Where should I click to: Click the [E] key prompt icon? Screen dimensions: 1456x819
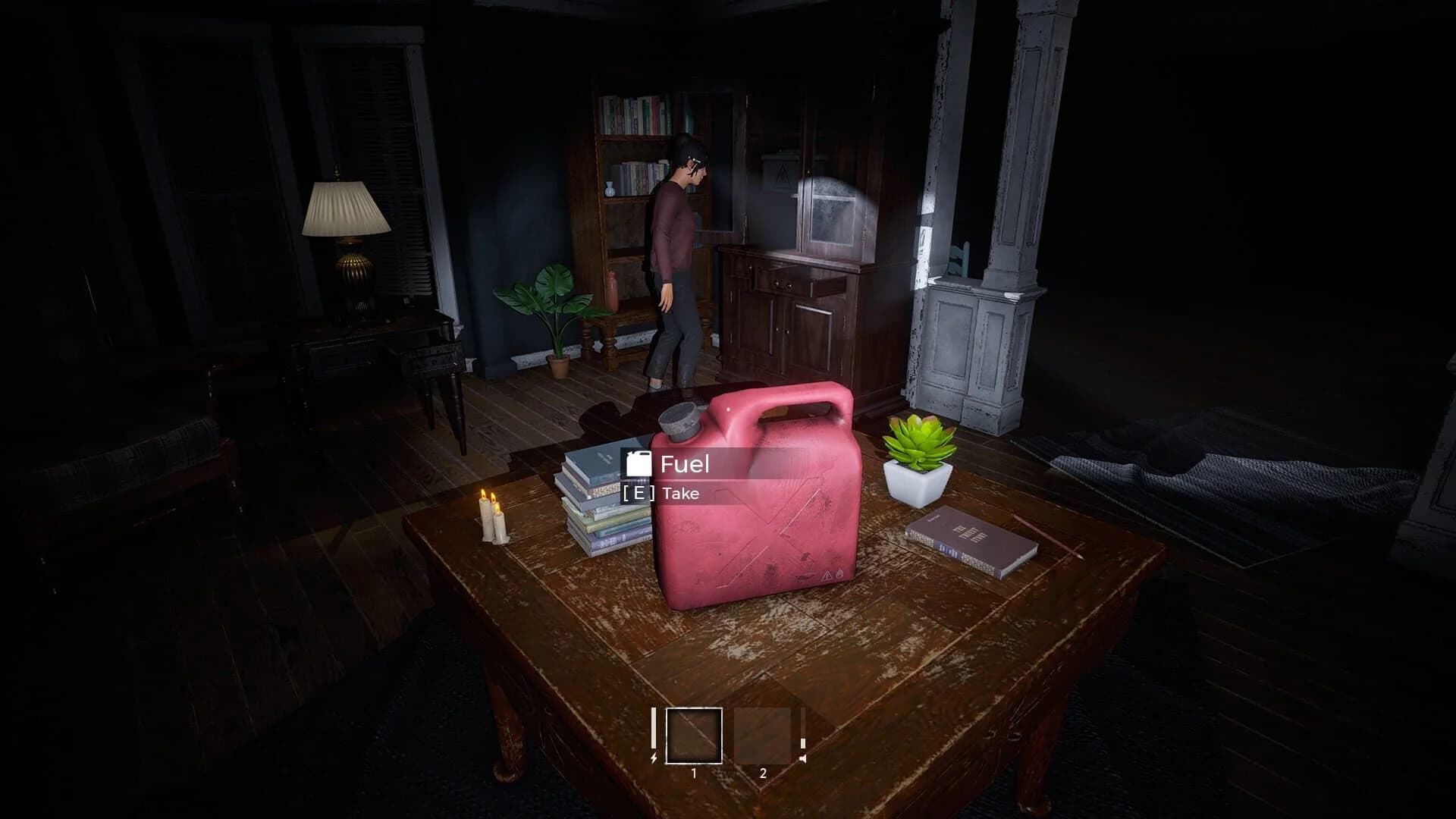coord(638,493)
